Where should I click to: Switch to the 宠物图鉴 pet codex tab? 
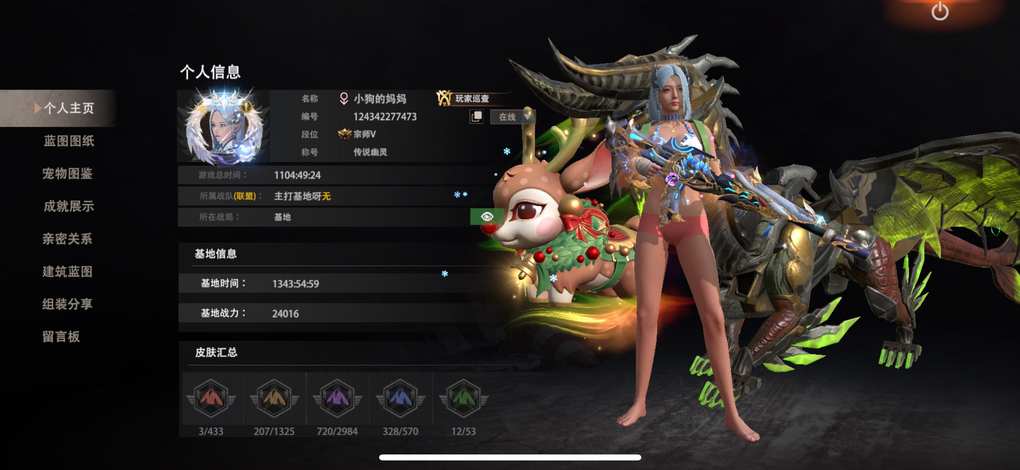pos(68,174)
